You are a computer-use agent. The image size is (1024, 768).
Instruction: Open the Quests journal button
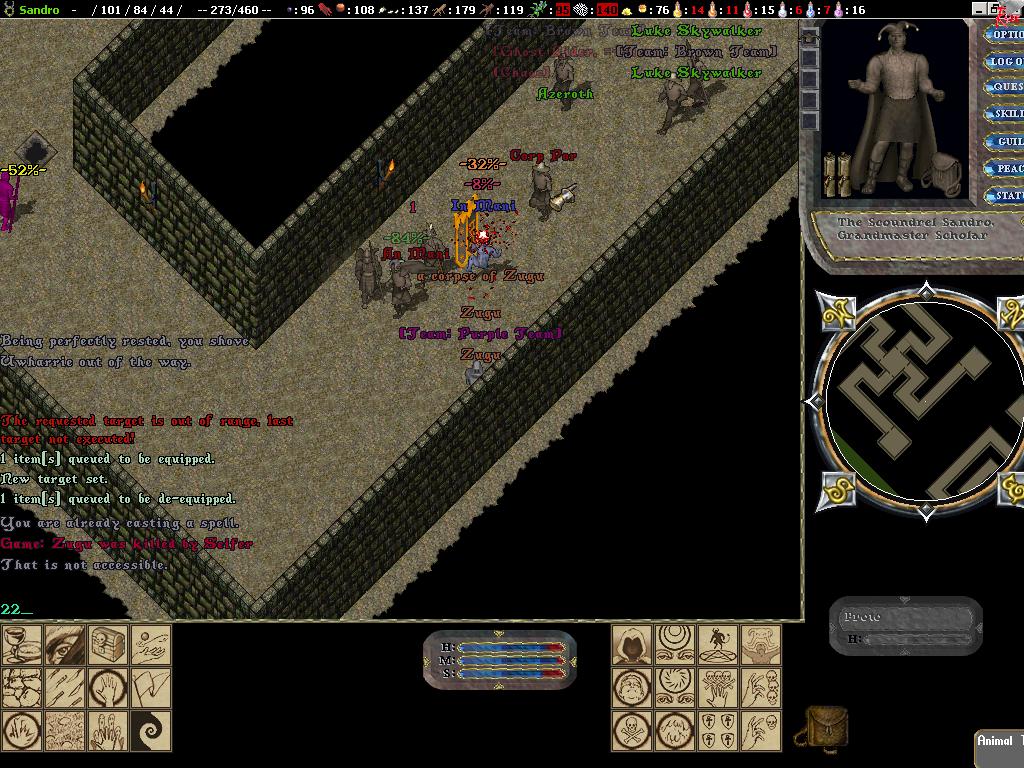tap(1004, 88)
